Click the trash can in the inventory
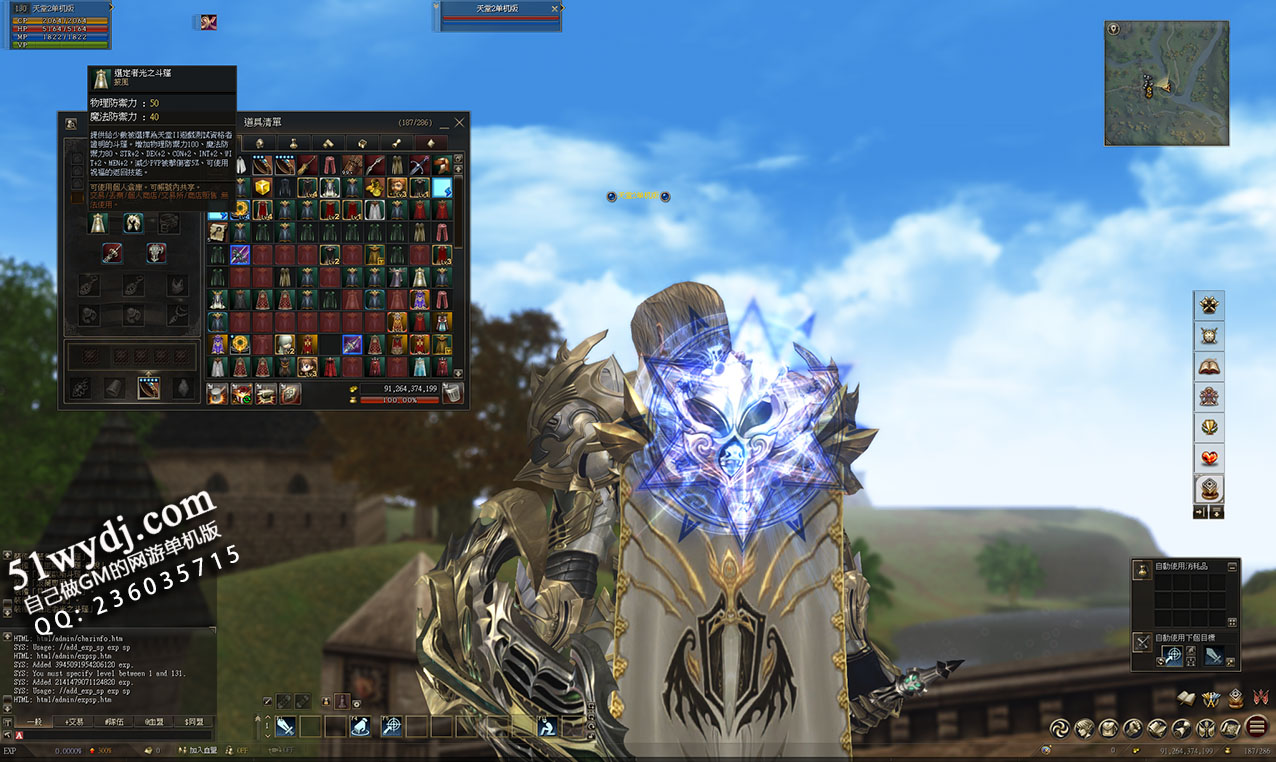 [x=453, y=394]
